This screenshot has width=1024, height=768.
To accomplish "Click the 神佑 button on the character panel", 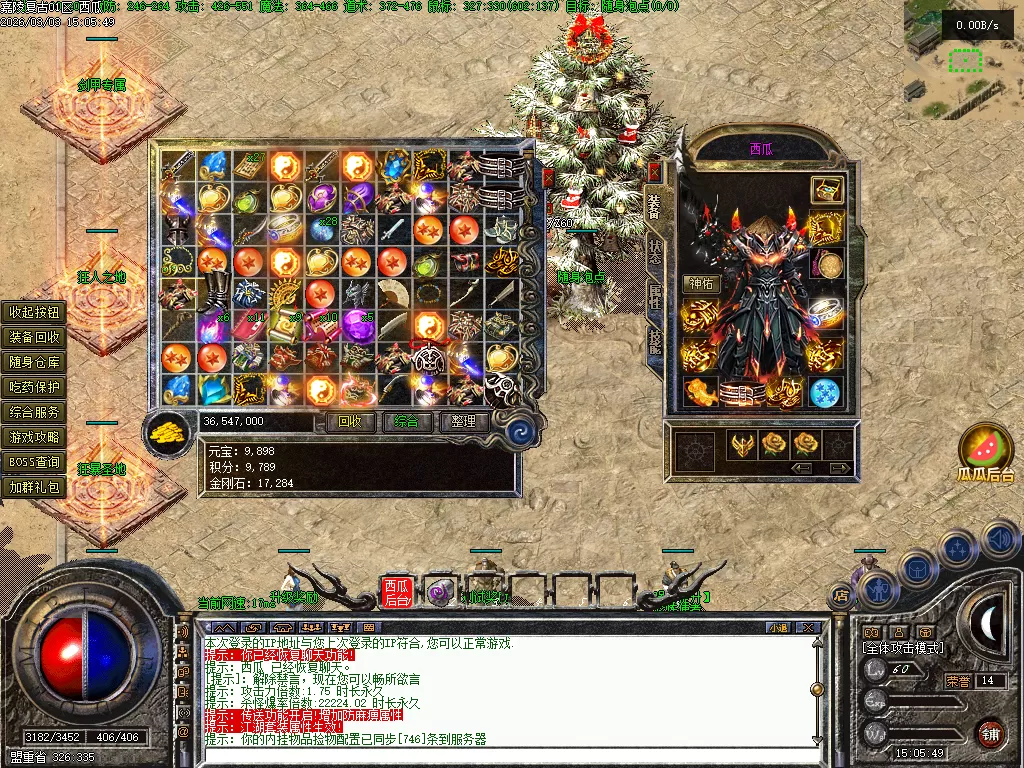I will [x=701, y=284].
